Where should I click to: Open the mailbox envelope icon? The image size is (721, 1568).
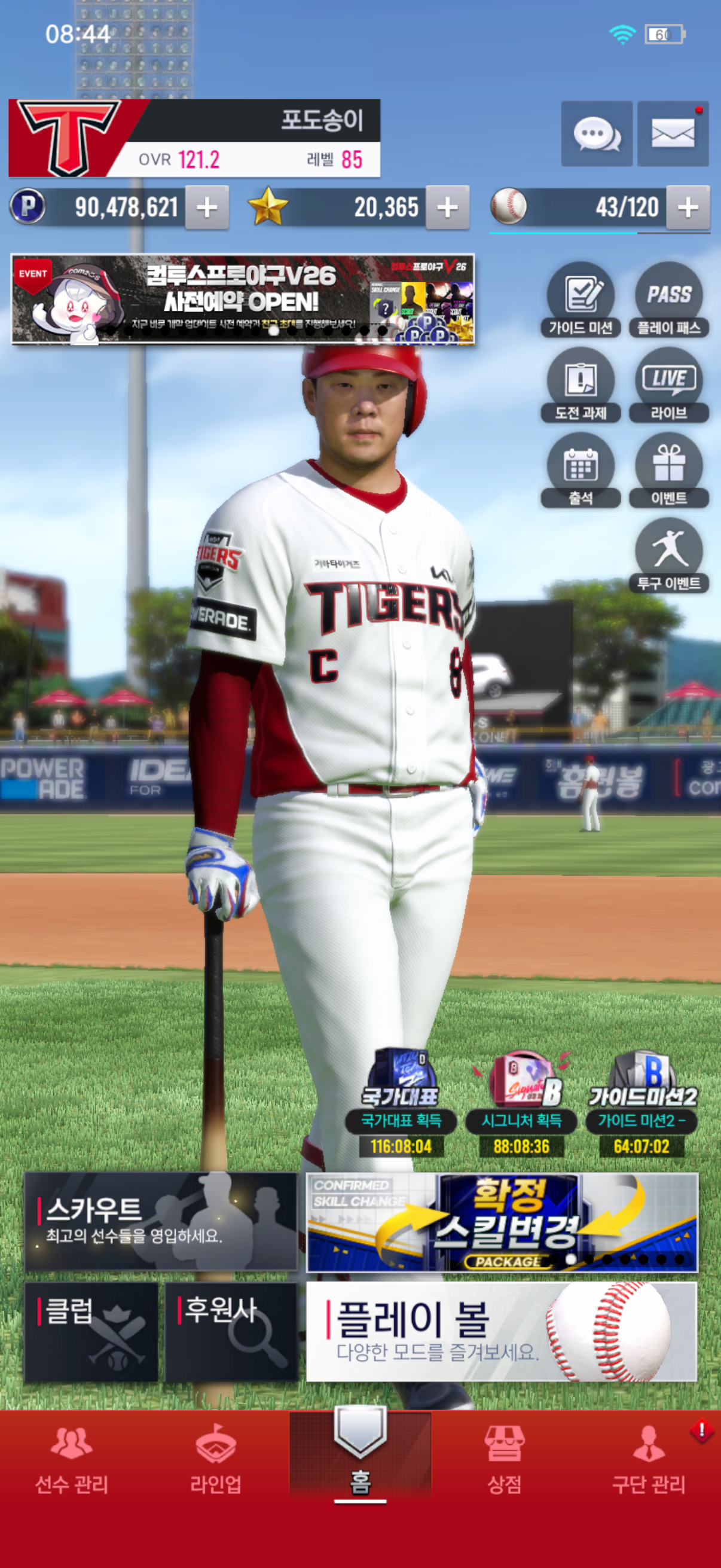(673, 134)
